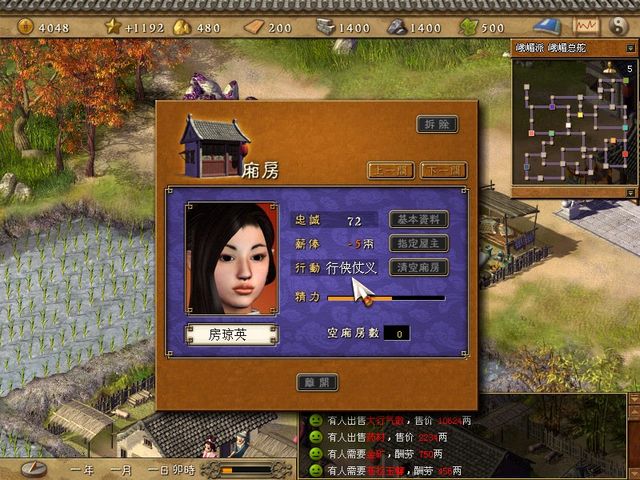This screenshot has height=480, width=640.
Task: Open the blue book icon
Action: coord(548,26)
